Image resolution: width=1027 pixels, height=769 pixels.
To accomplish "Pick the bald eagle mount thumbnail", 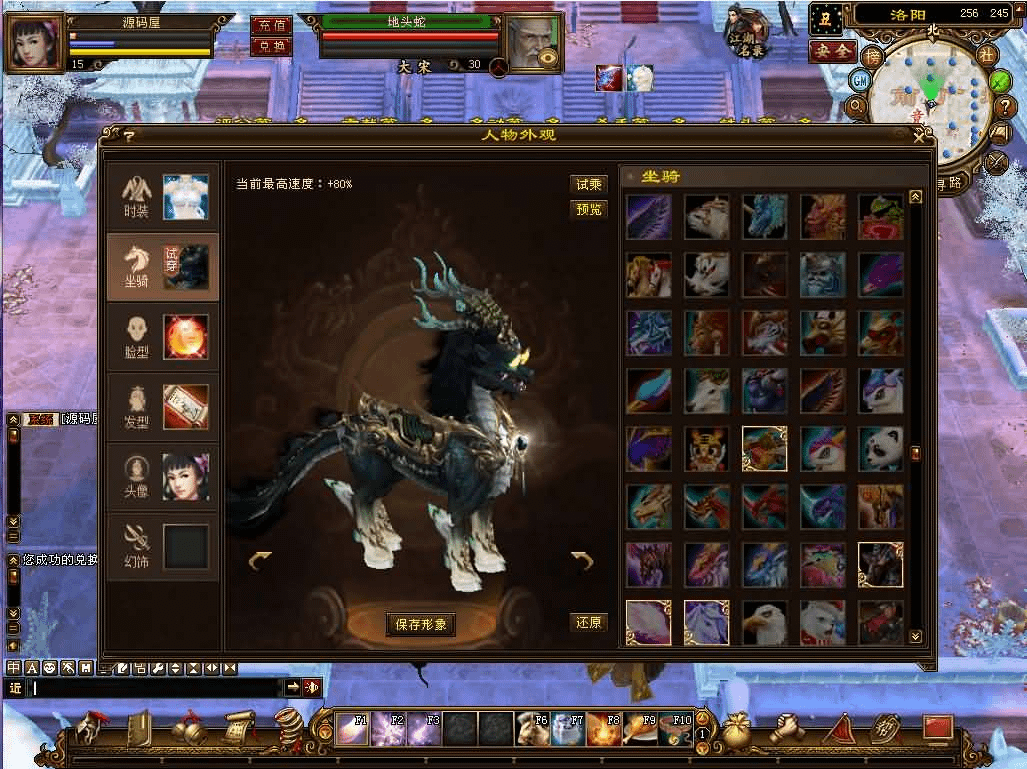I will coord(764,622).
